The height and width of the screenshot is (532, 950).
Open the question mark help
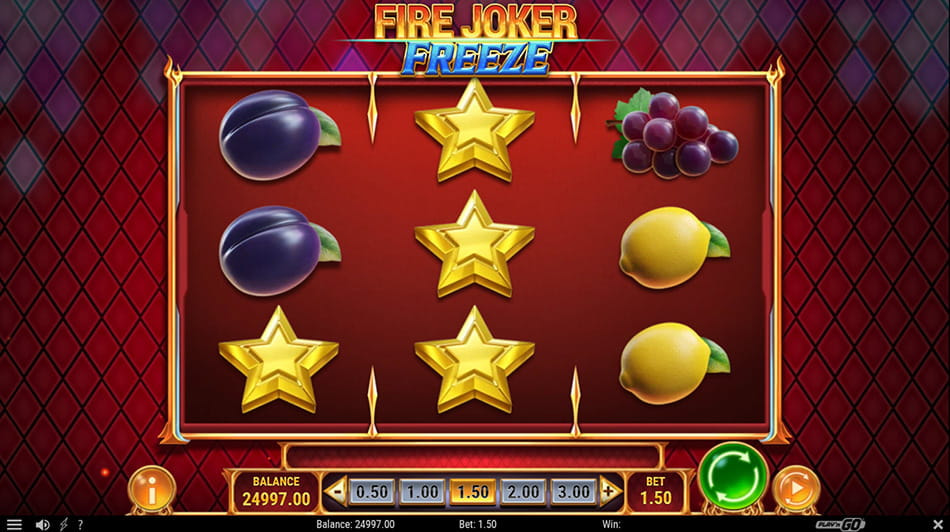pos(80,524)
